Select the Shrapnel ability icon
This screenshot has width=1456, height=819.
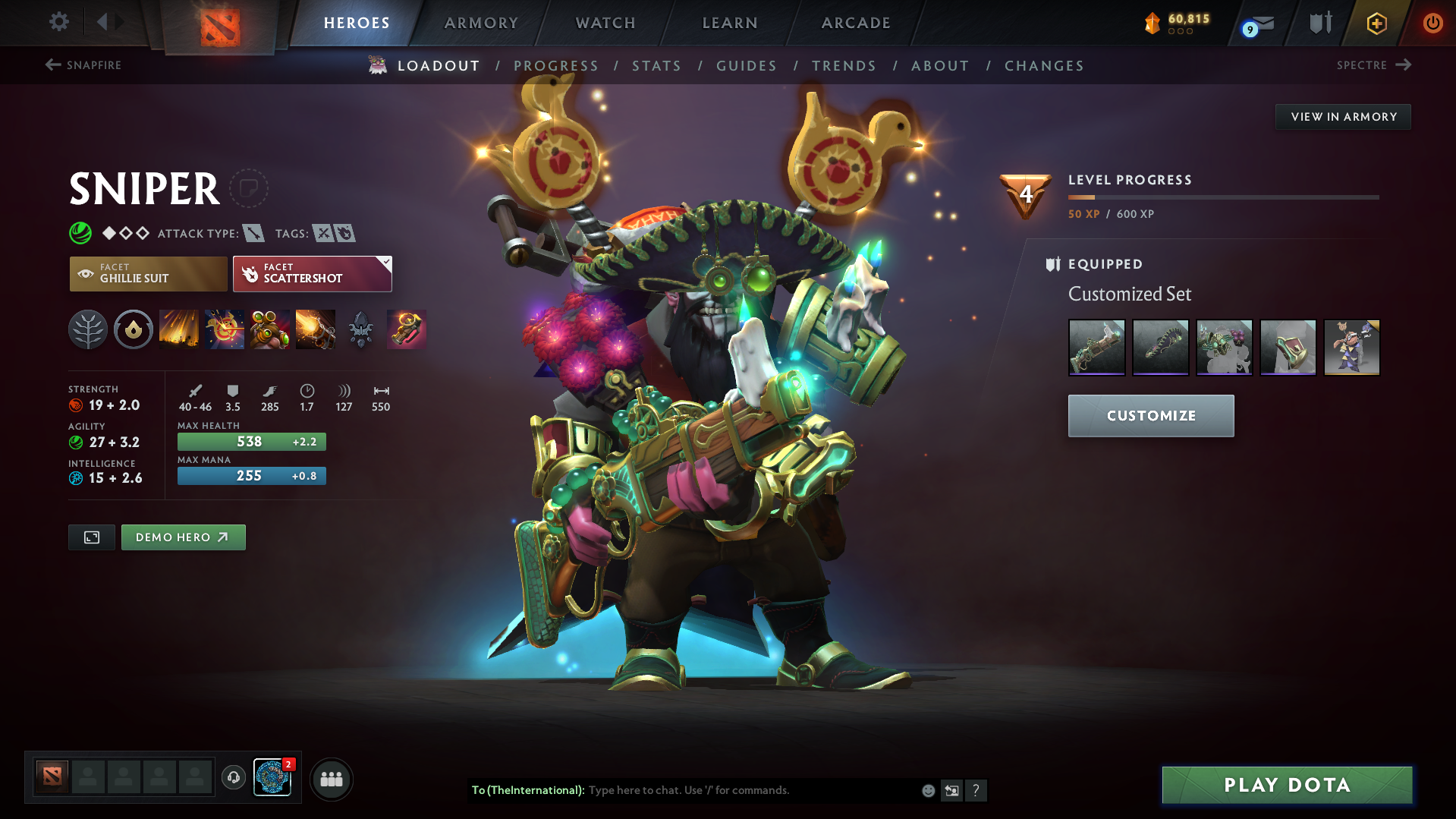[x=179, y=329]
